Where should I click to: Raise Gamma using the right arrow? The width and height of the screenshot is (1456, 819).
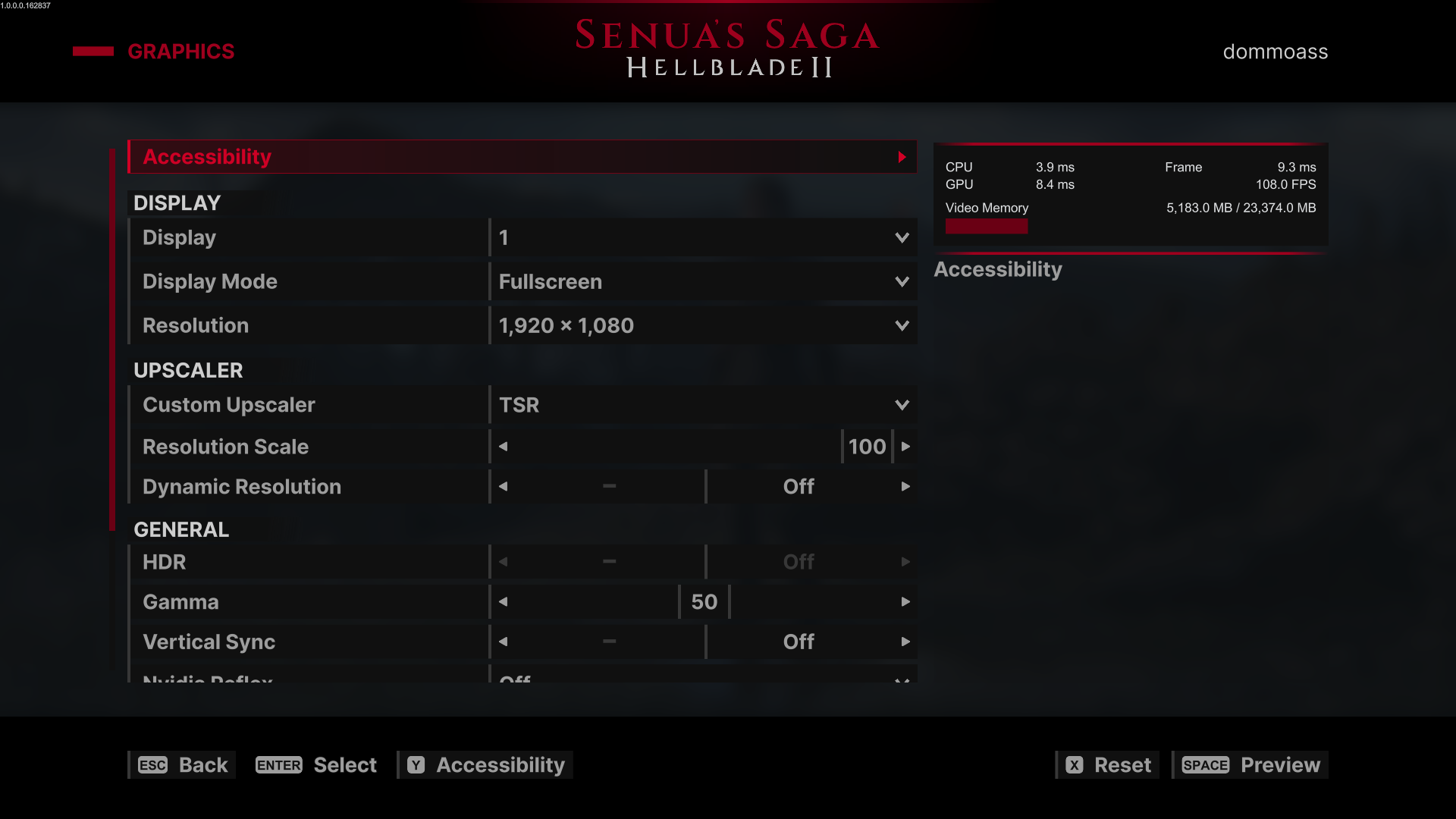[905, 602]
